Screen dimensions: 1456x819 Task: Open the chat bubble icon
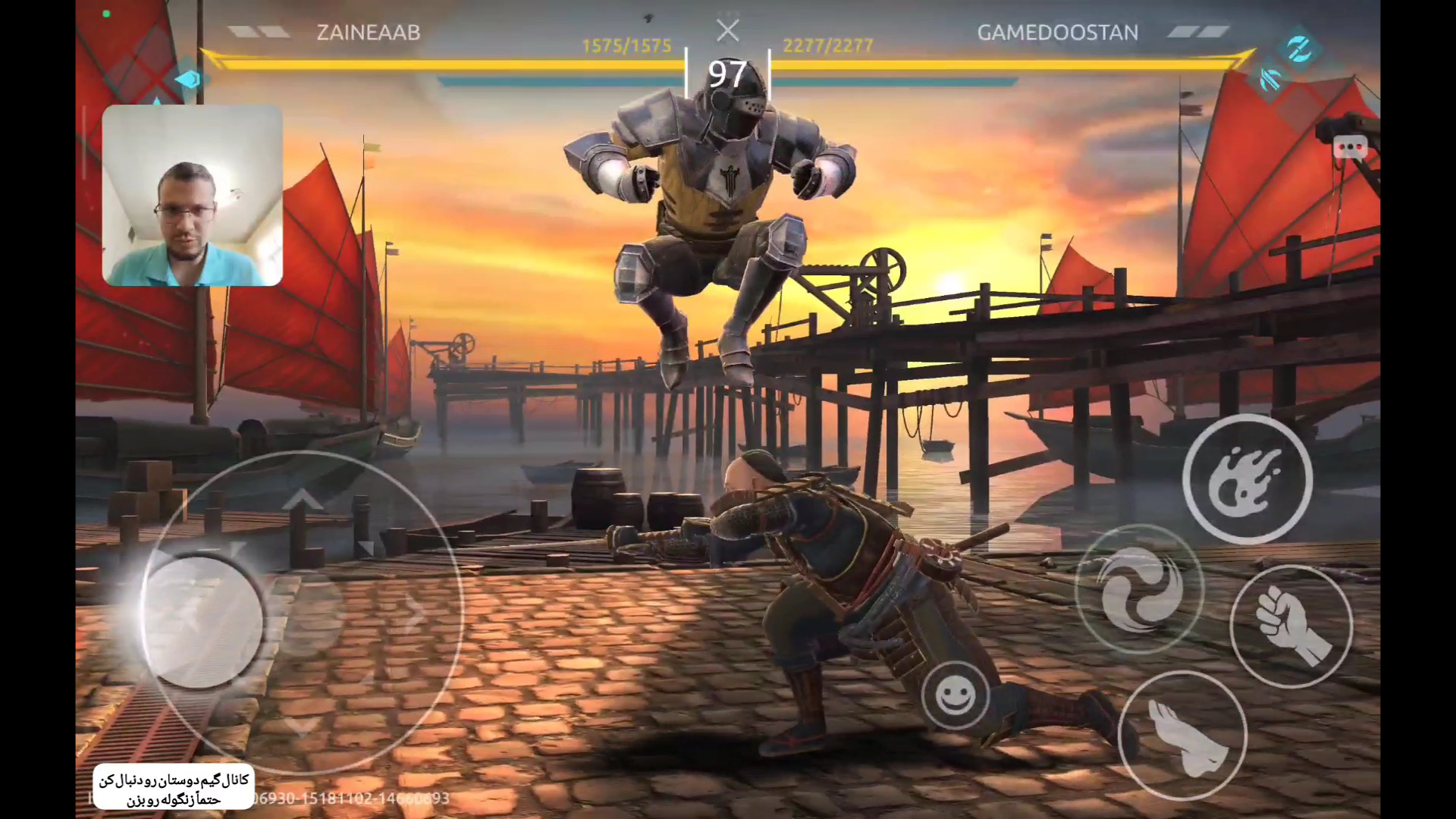[1350, 148]
